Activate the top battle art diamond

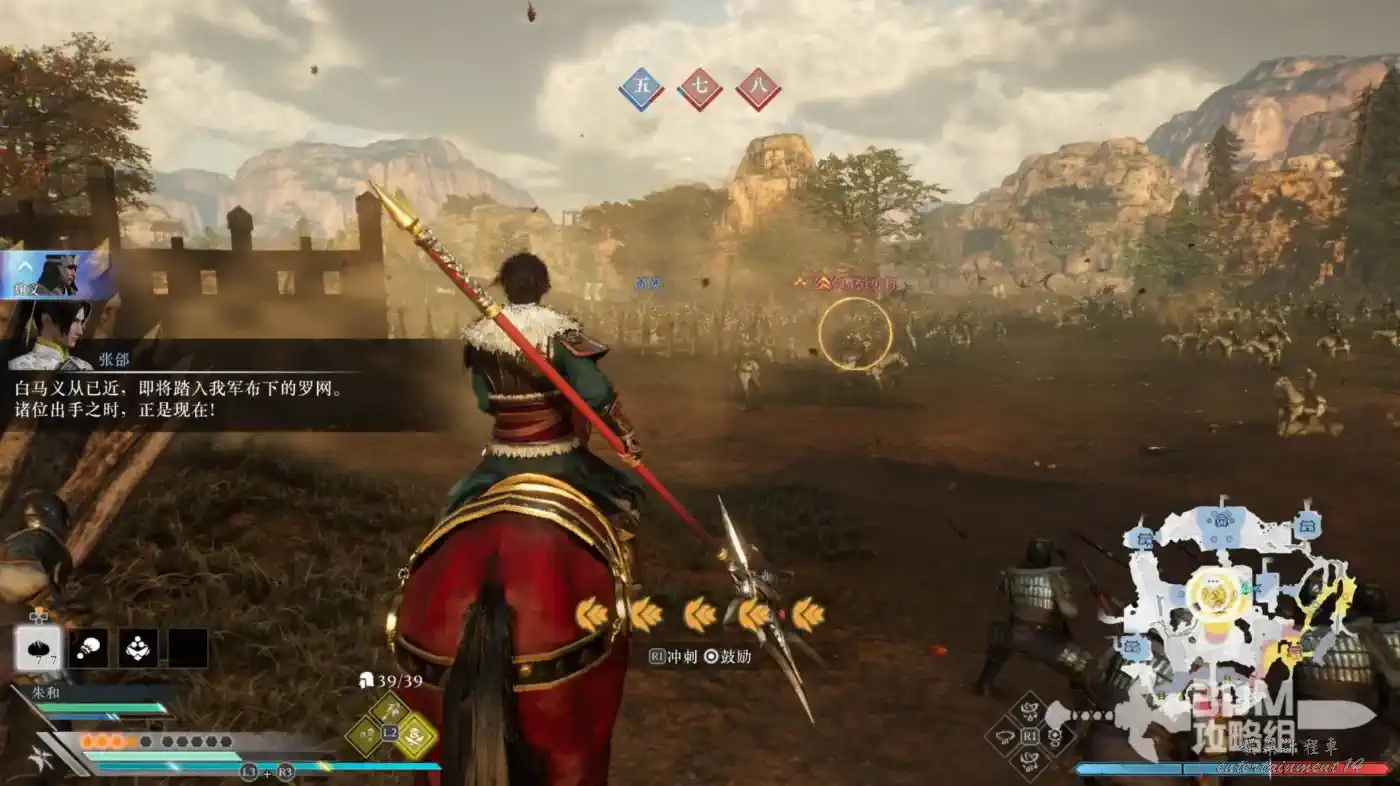(x=1029, y=711)
